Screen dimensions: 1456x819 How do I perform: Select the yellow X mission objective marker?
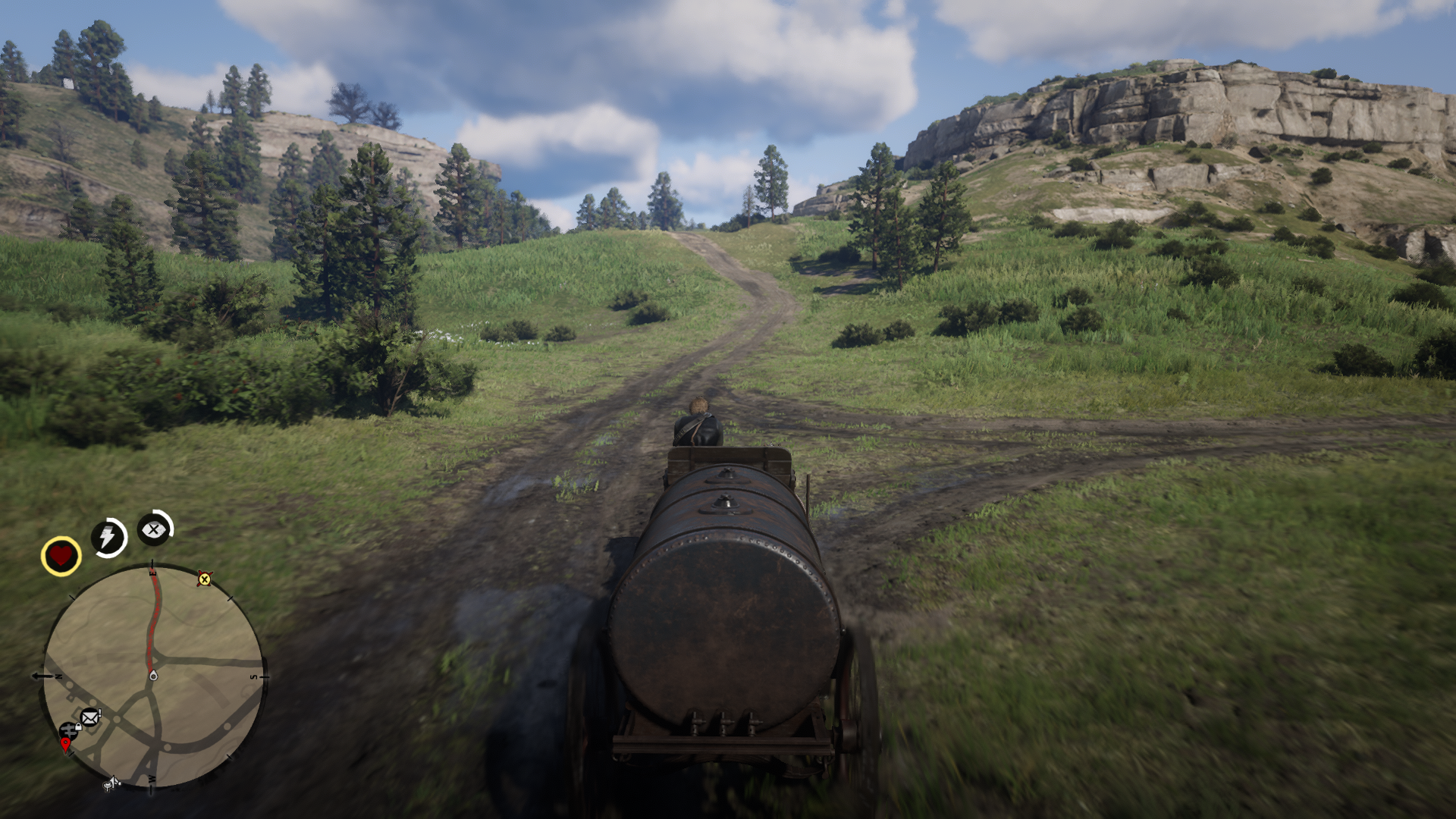[205, 580]
